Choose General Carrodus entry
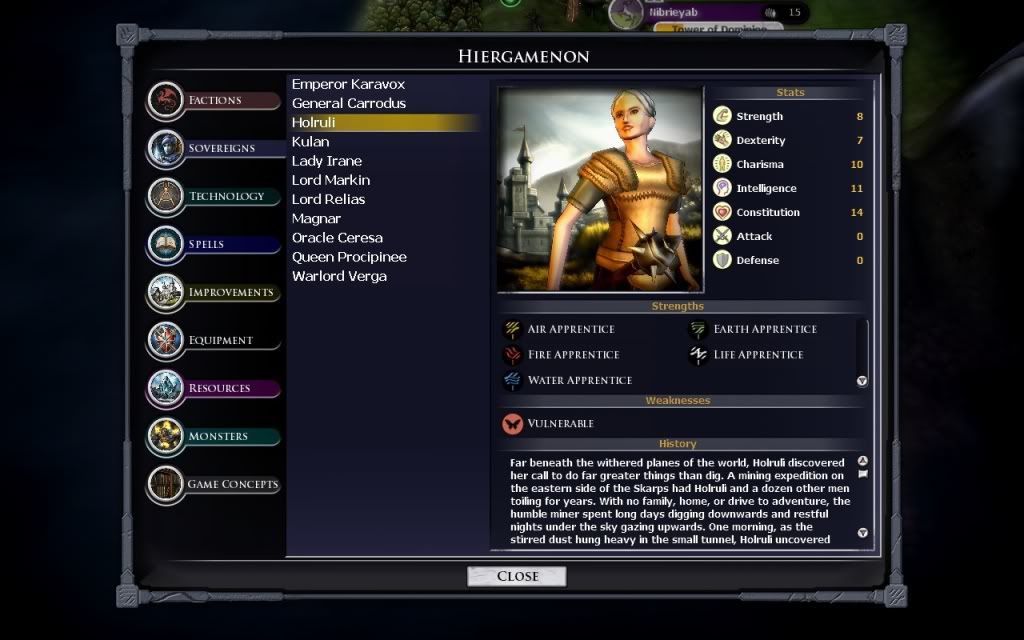This screenshot has height=640, width=1024. (349, 103)
